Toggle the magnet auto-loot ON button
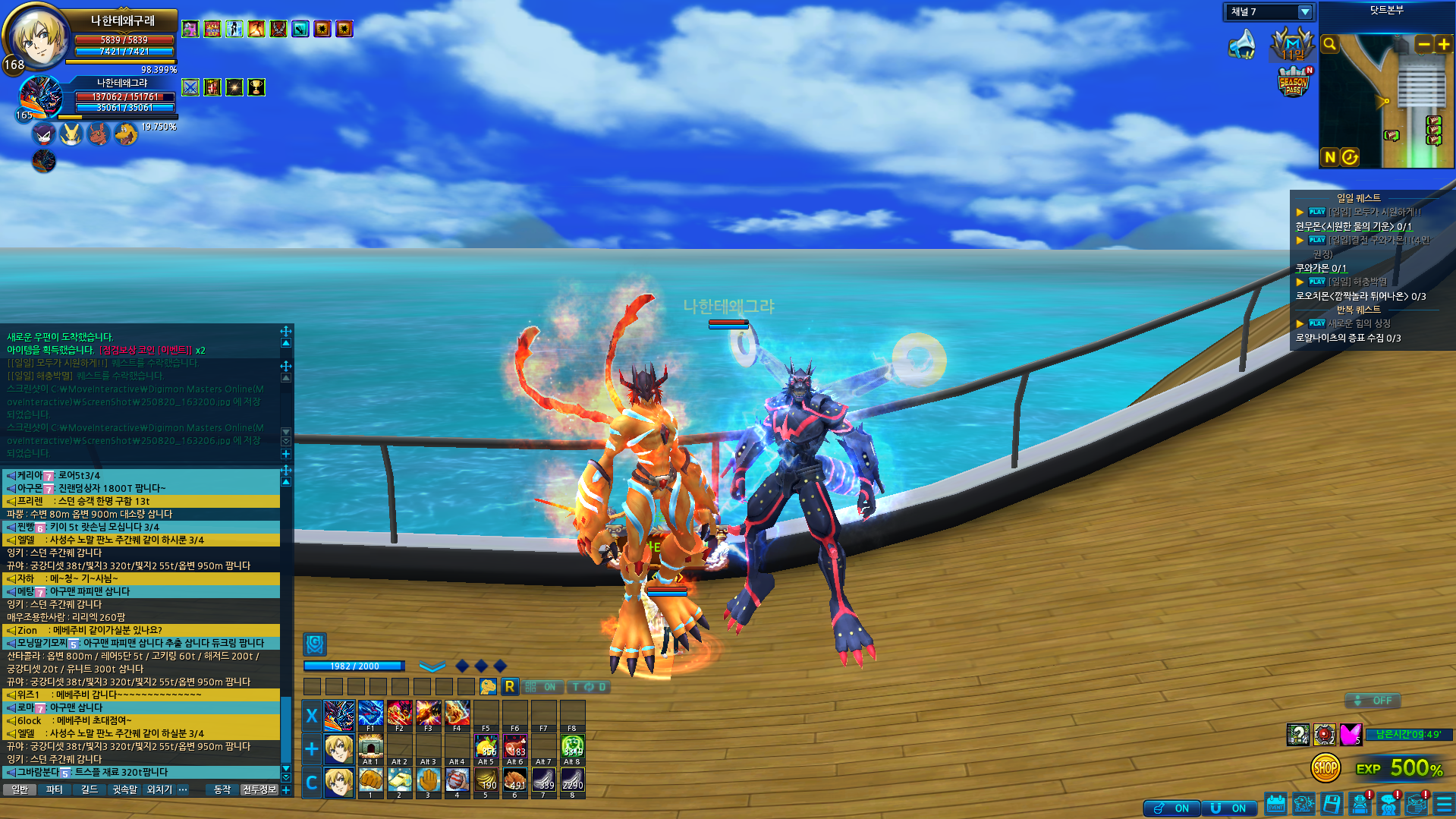This screenshot has width=1456, height=819. coord(1228,808)
